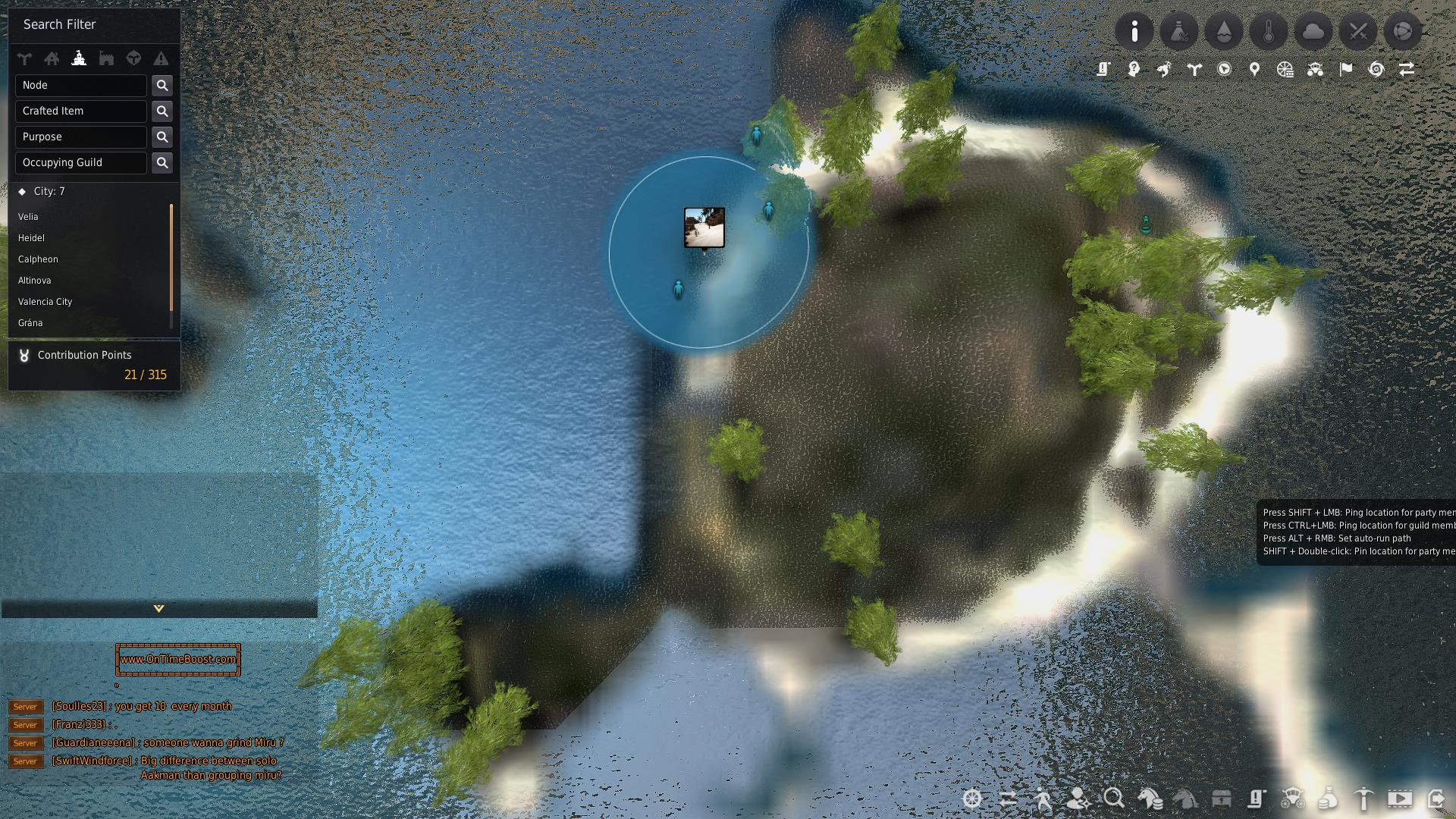Image resolution: width=1456 pixels, height=819 pixels.
Task: Click the pickaxe icon in bottom bar
Action: [x=1363, y=799]
